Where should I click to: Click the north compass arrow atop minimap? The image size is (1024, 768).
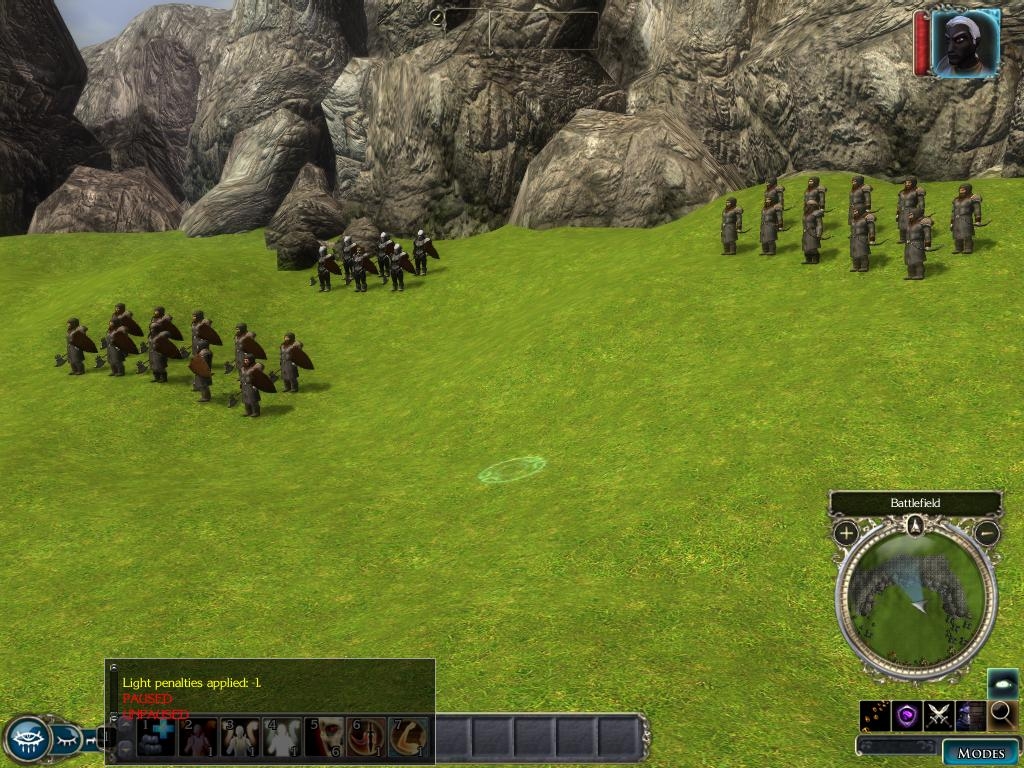tap(915, 525)
